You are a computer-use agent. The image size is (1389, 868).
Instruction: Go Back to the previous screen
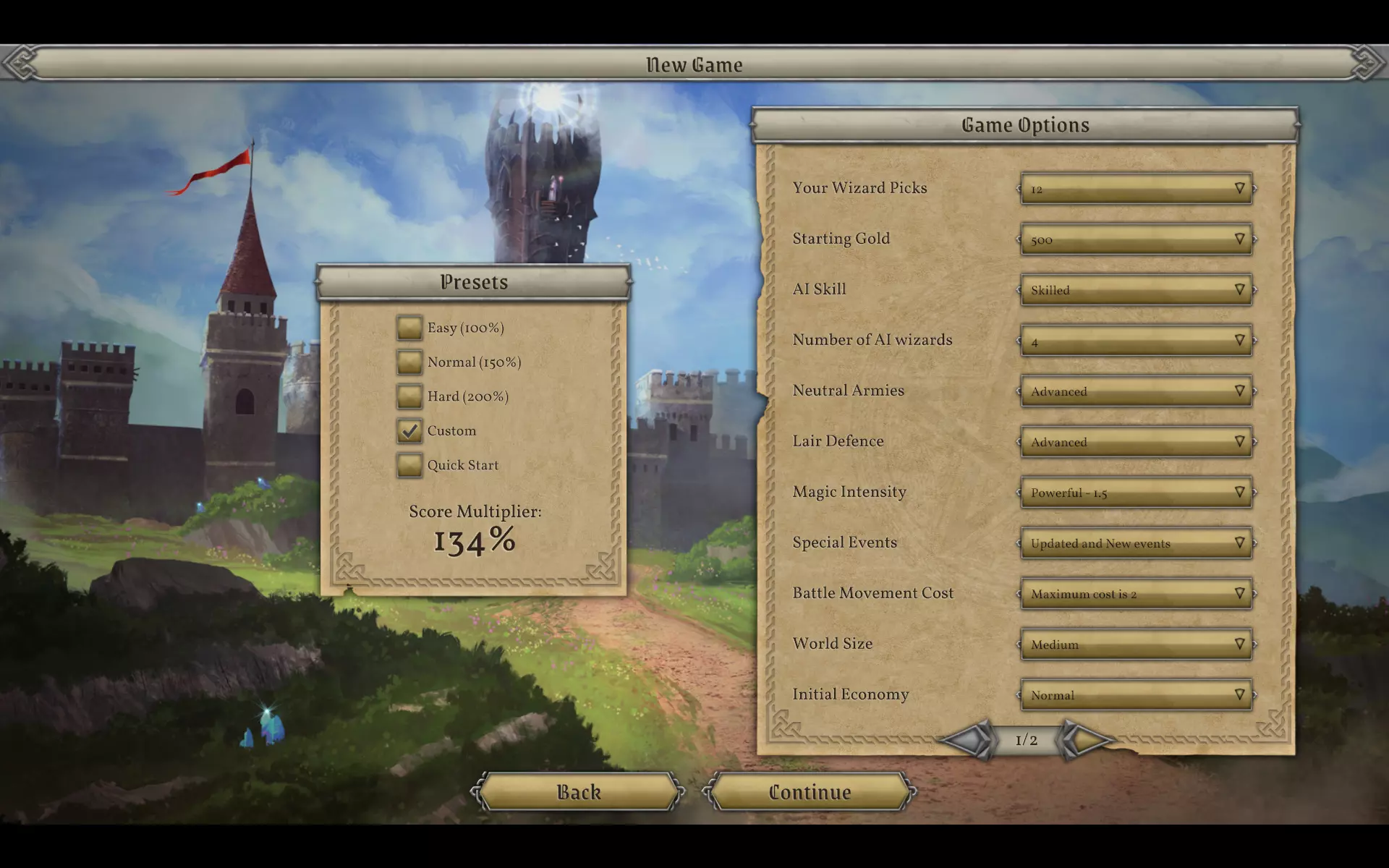coord(579,792)
